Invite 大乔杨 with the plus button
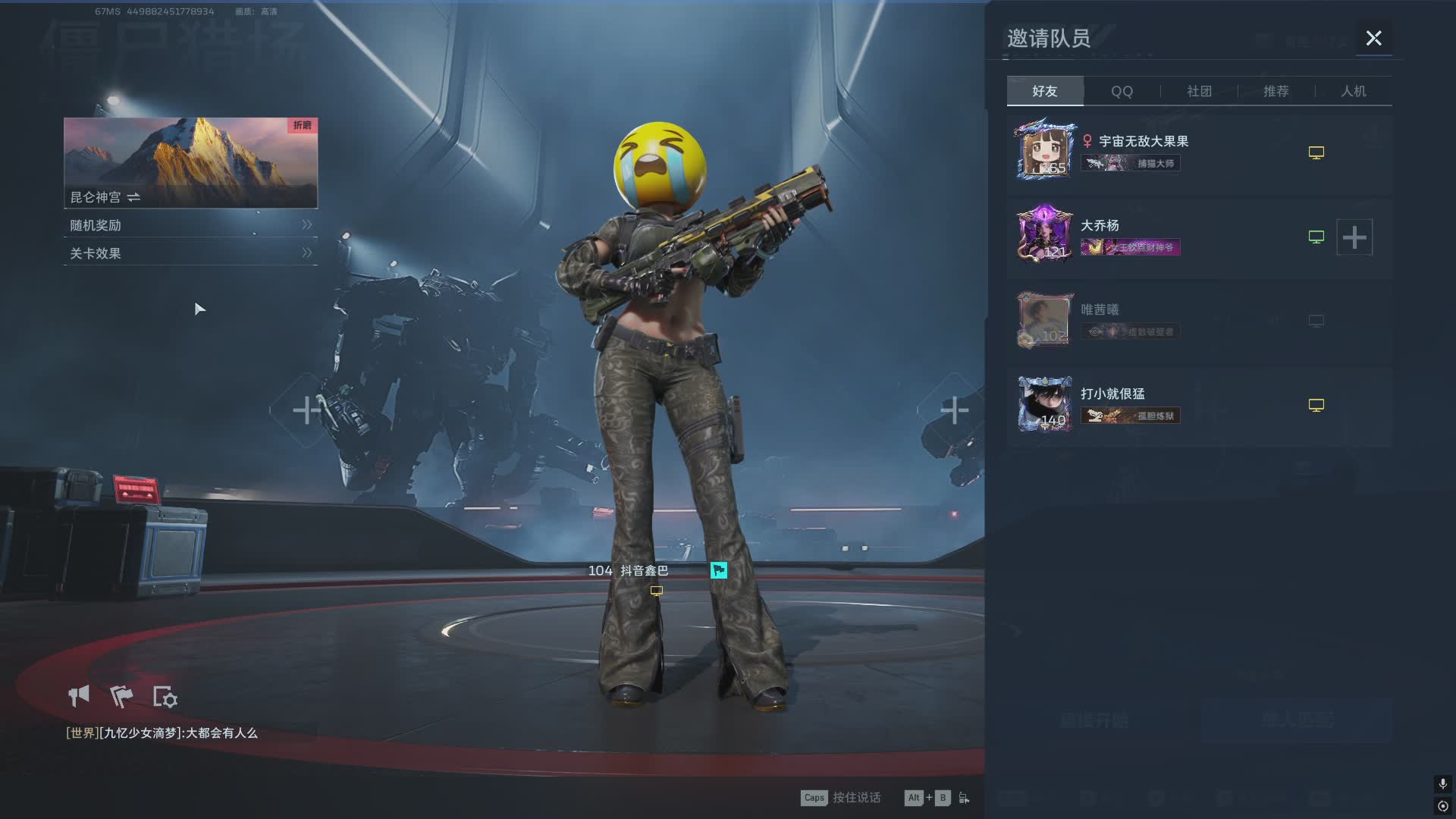 [x=1354, y=237]
